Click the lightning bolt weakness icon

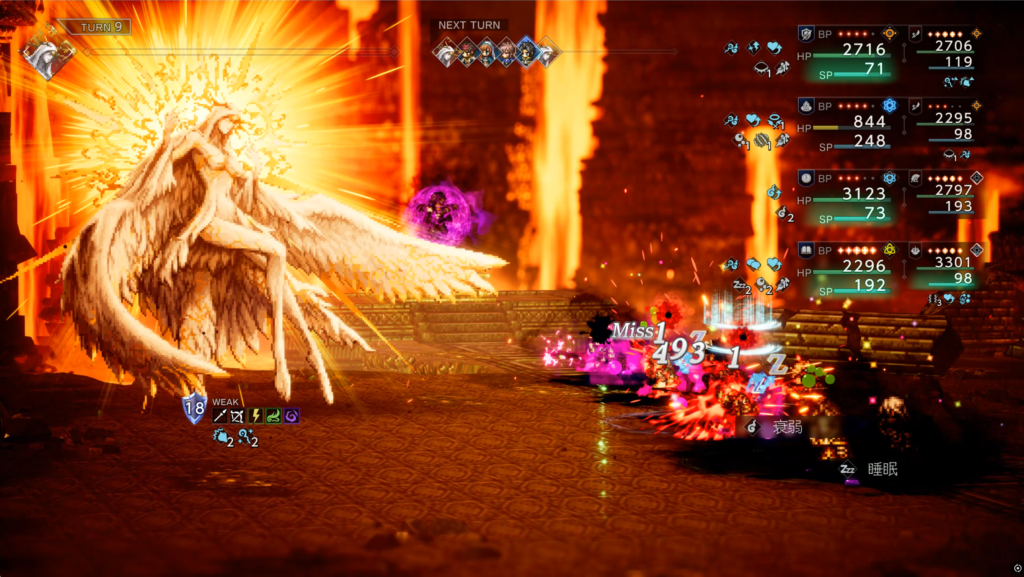pos(255,416)
